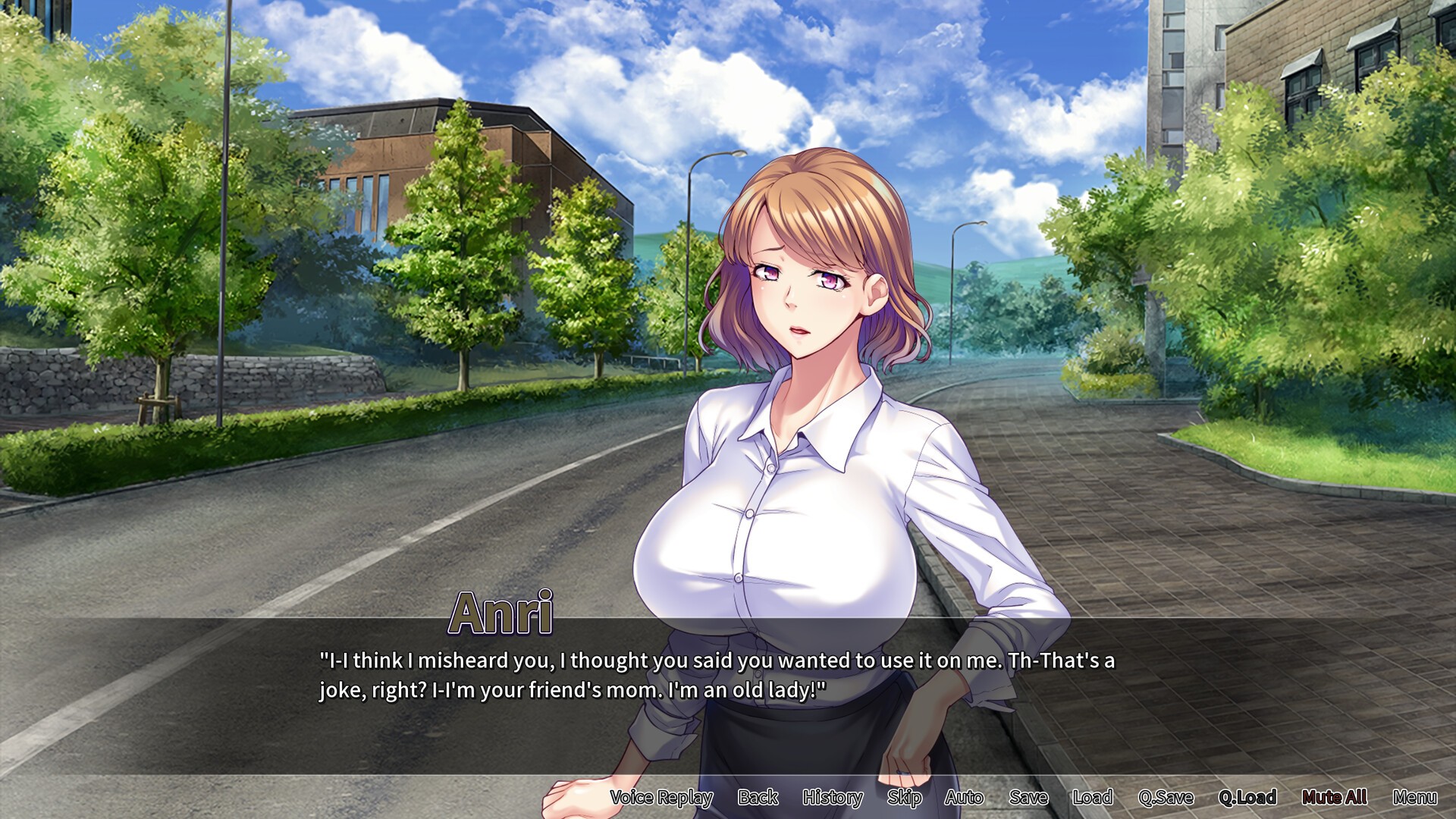
Task: Load the quick save with Q.Load
Action: 1247,797
